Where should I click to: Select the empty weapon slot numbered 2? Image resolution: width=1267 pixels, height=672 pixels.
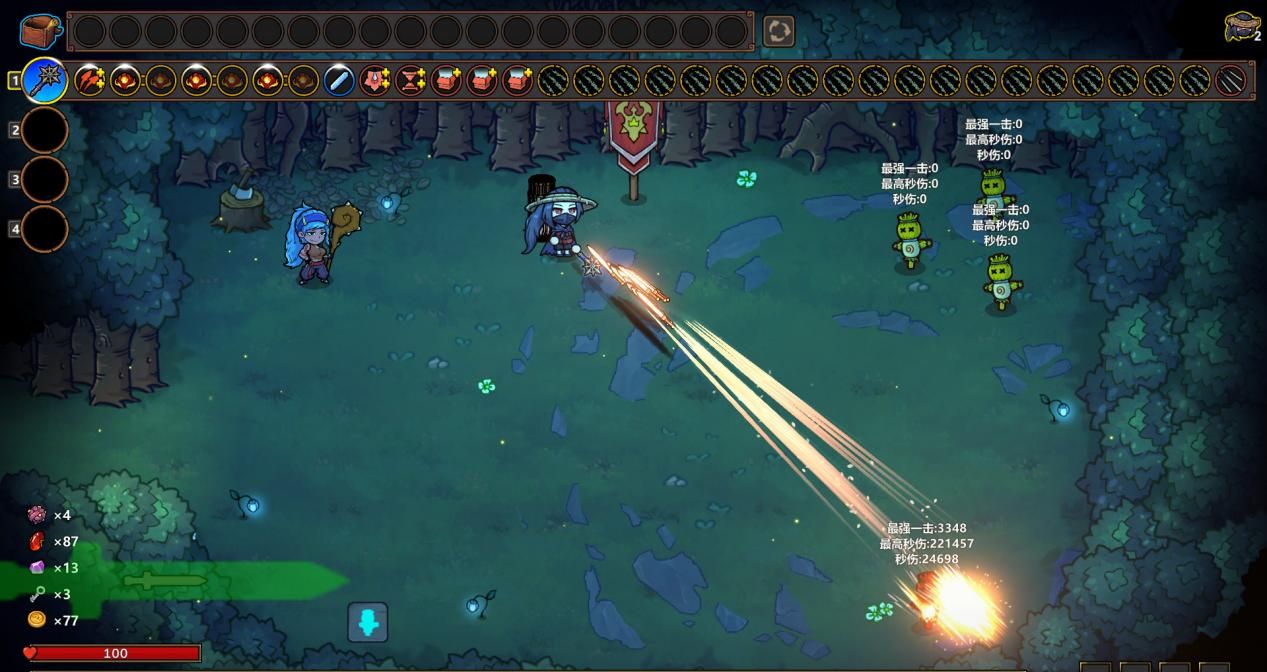coord(45,130)
